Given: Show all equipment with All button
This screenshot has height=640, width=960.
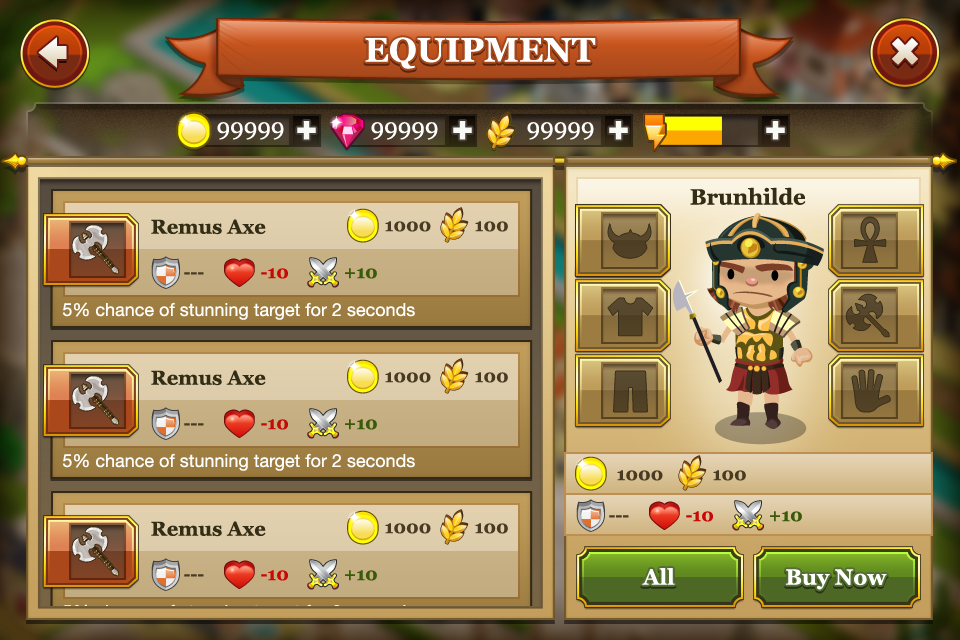Looking at the screenshot, I should [x=659, y=578].
